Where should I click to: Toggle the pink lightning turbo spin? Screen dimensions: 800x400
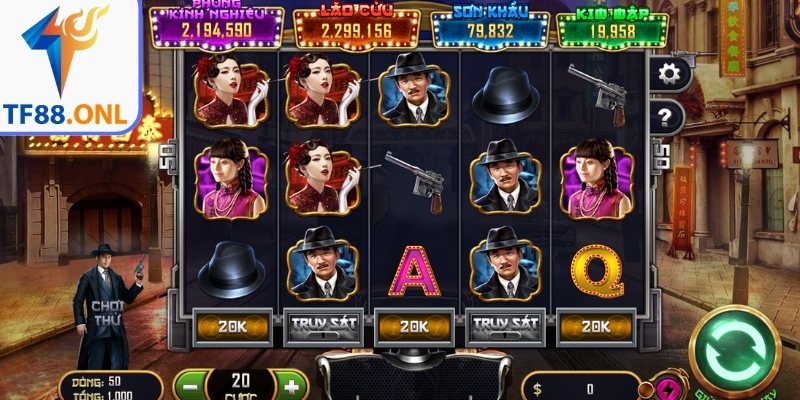coord(666,388)
